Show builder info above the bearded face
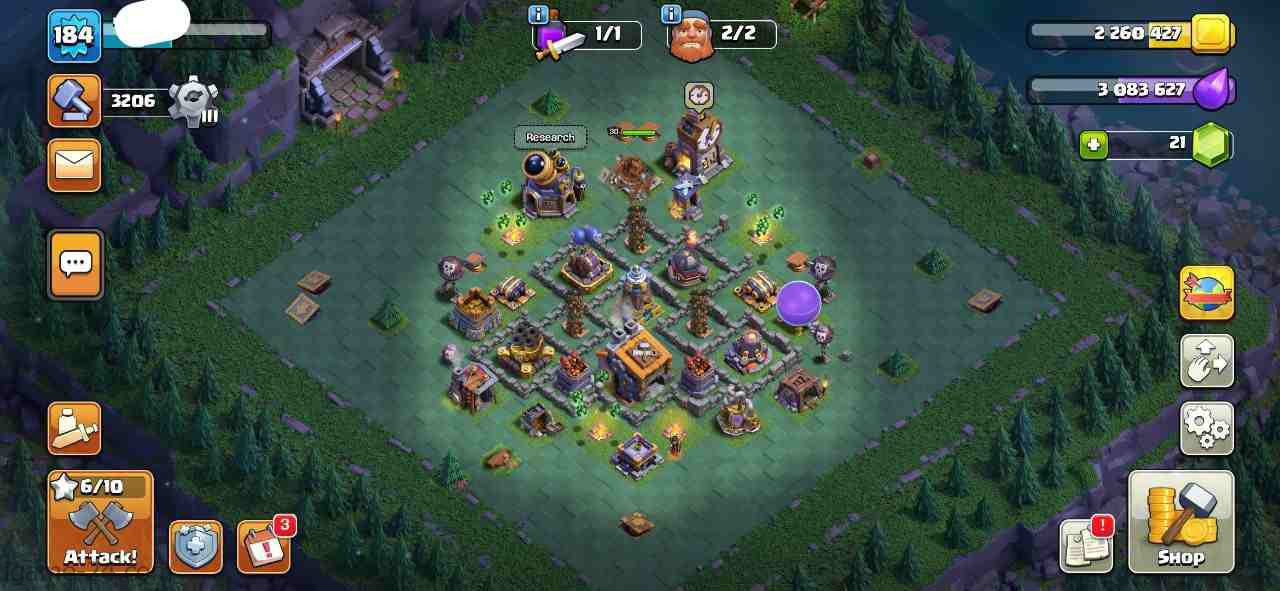This screenshot has width=1280, height=591. [671, 14]
